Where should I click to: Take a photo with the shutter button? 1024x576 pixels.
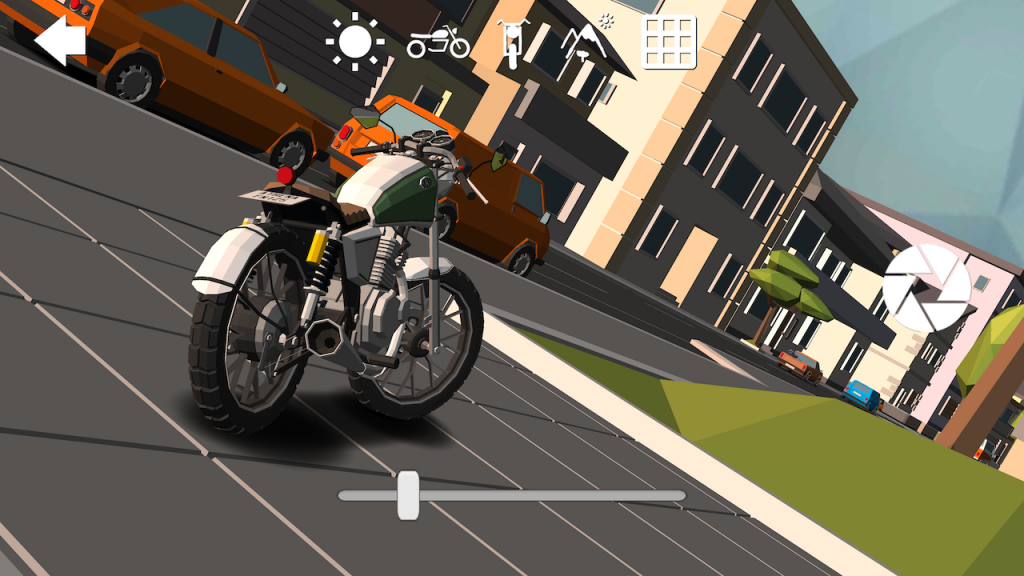pos(927,288)
